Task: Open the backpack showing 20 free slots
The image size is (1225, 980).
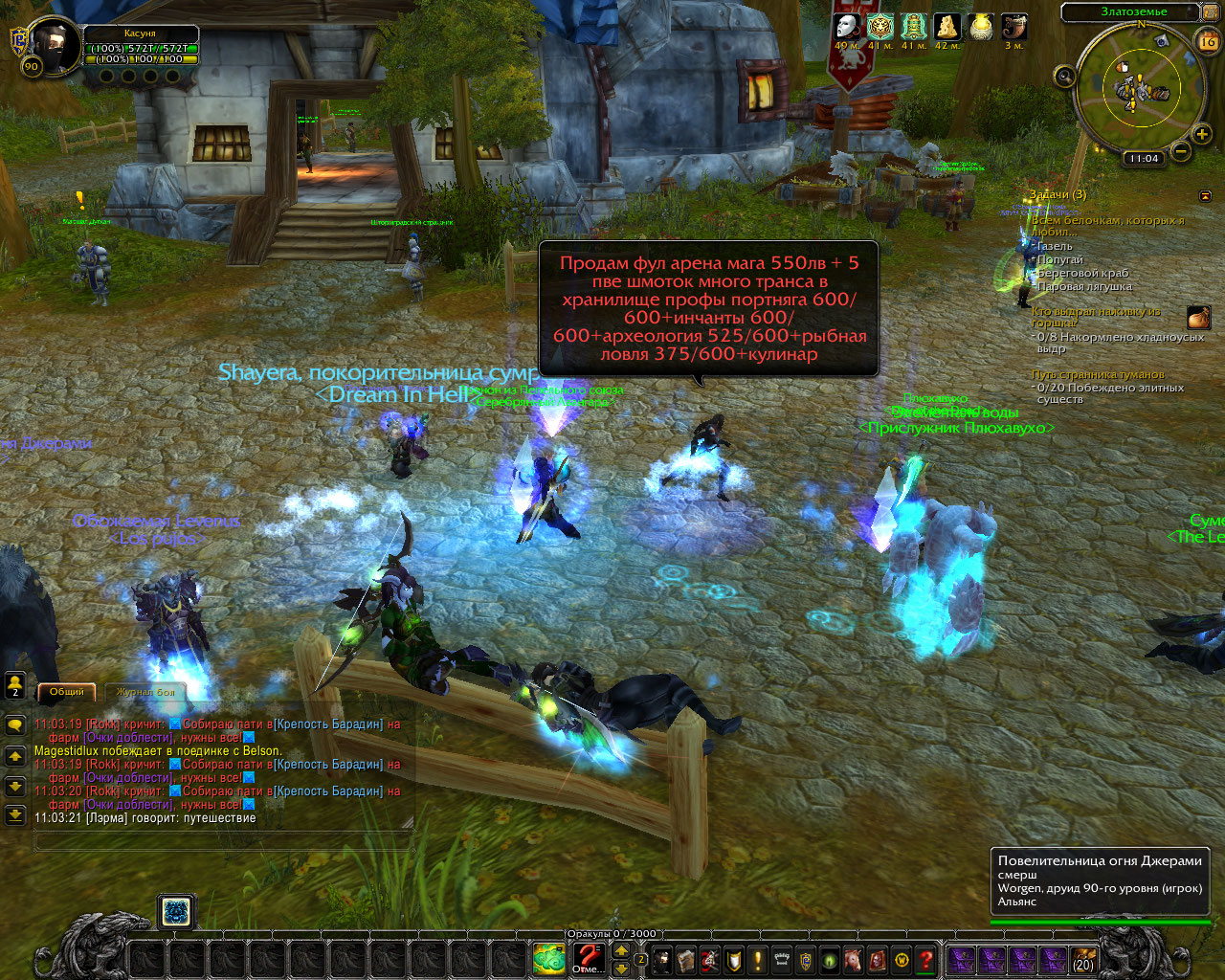Action: pyautogui.click(x=1083, y=959)
